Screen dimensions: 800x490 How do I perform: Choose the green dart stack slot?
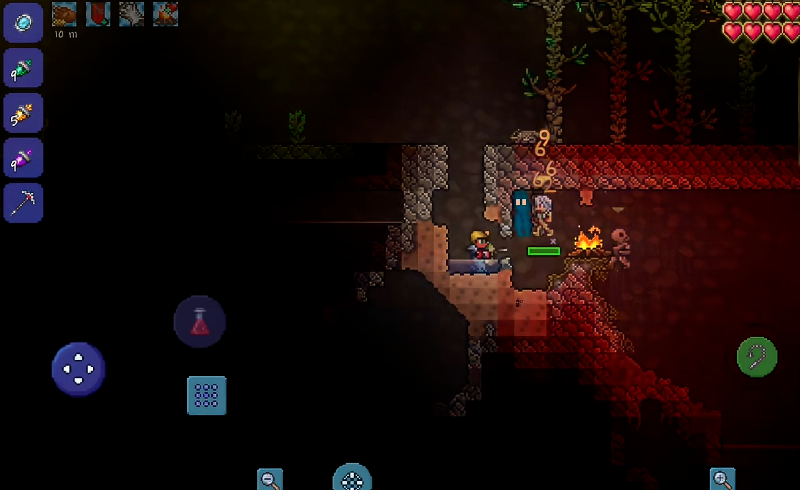(23, 68)
